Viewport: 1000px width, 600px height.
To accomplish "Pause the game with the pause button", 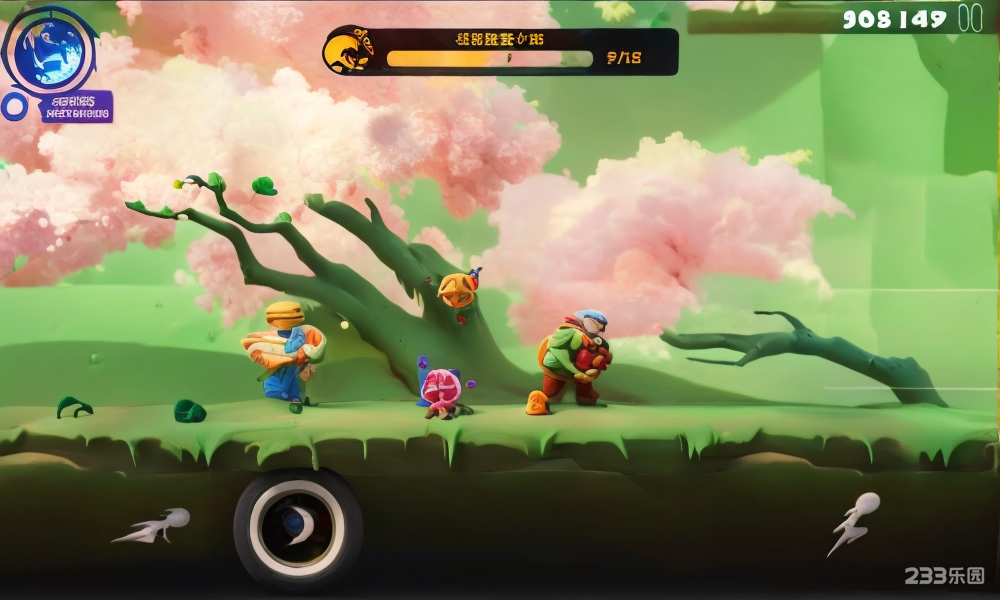I will tap(970, 18).
